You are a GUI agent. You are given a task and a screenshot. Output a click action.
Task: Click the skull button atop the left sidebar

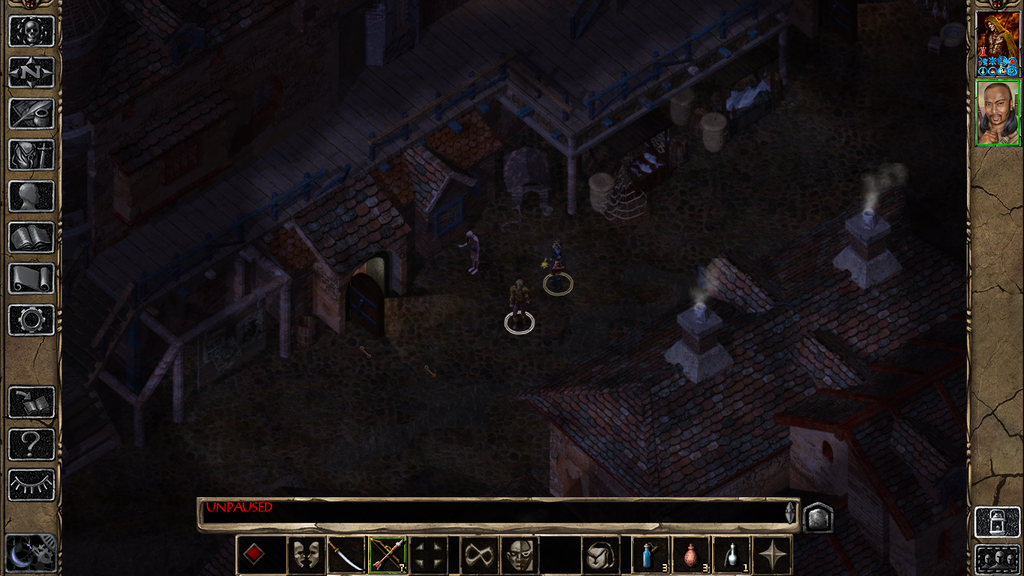pyautogui.click(x=31, y=30)
